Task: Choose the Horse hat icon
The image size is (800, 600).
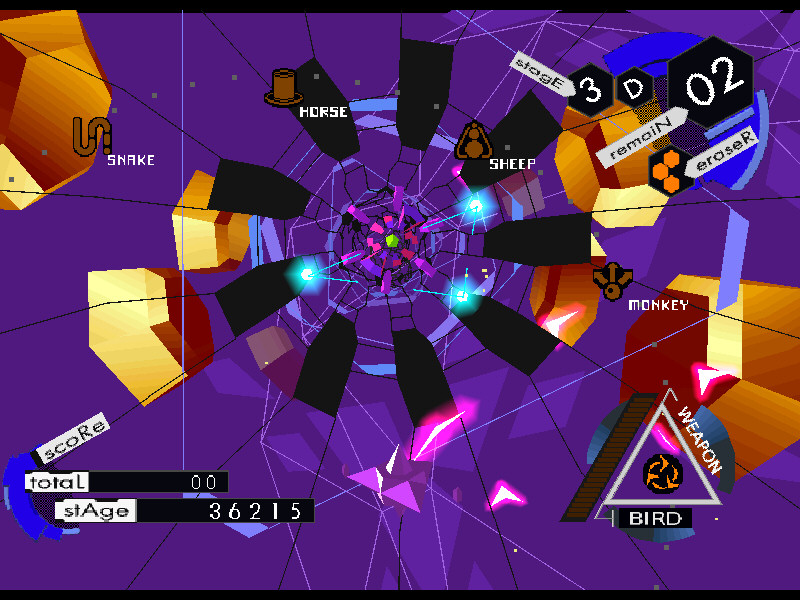Action: tap(283, 88)
